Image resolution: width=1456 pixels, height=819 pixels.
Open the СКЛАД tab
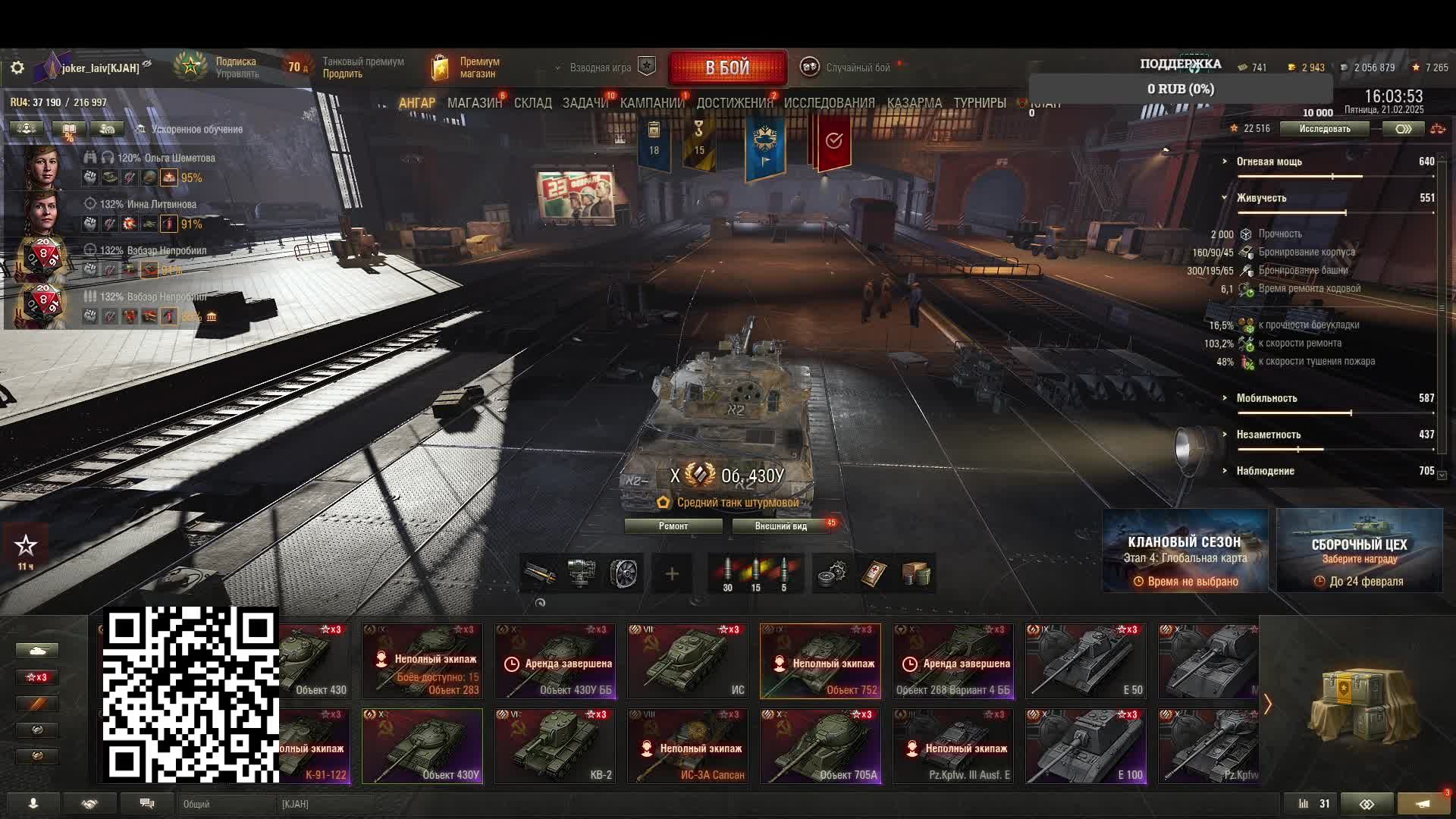[x=532, y=103]
